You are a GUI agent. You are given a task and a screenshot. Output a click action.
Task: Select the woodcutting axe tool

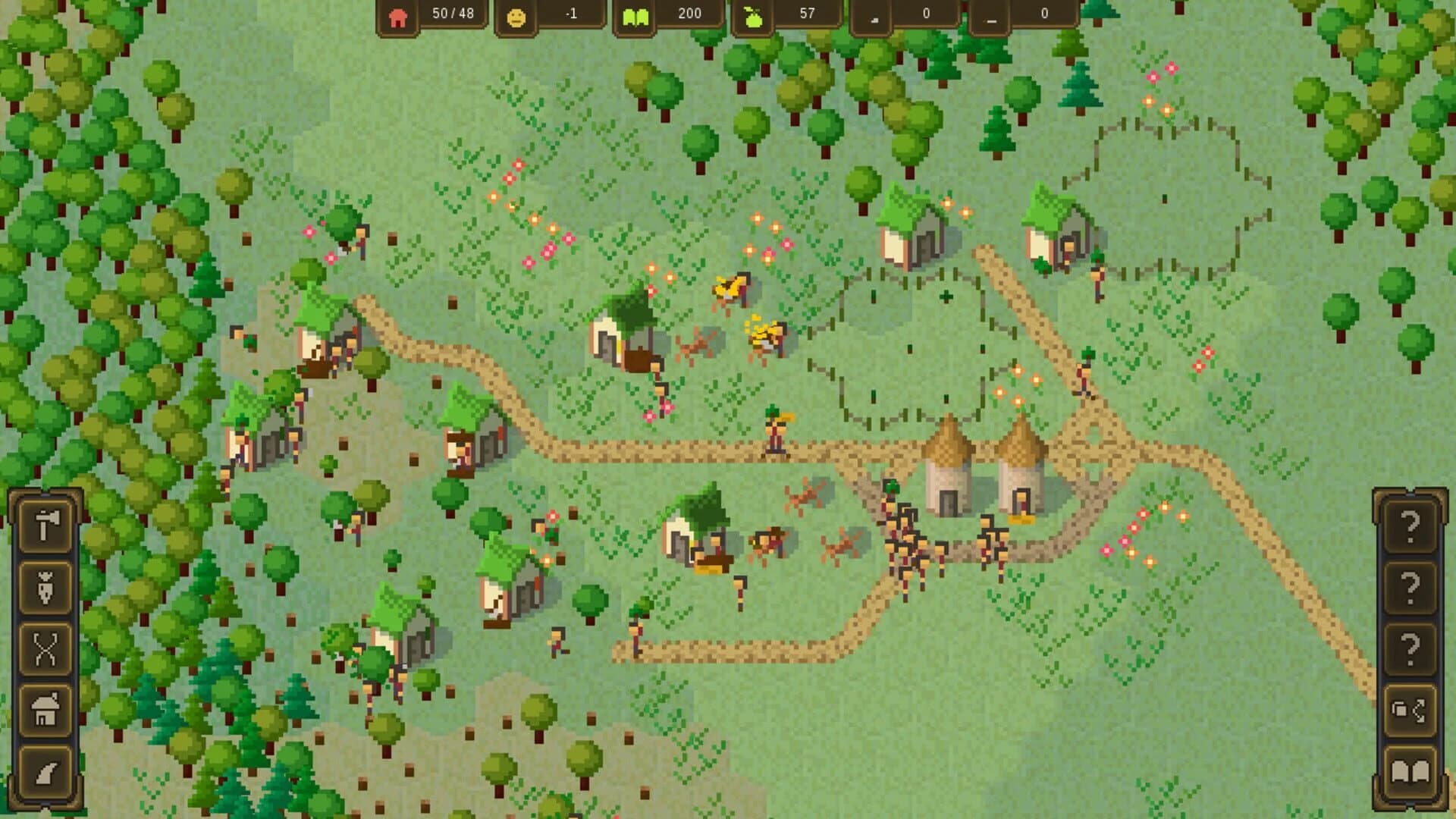tap(47, 525)
